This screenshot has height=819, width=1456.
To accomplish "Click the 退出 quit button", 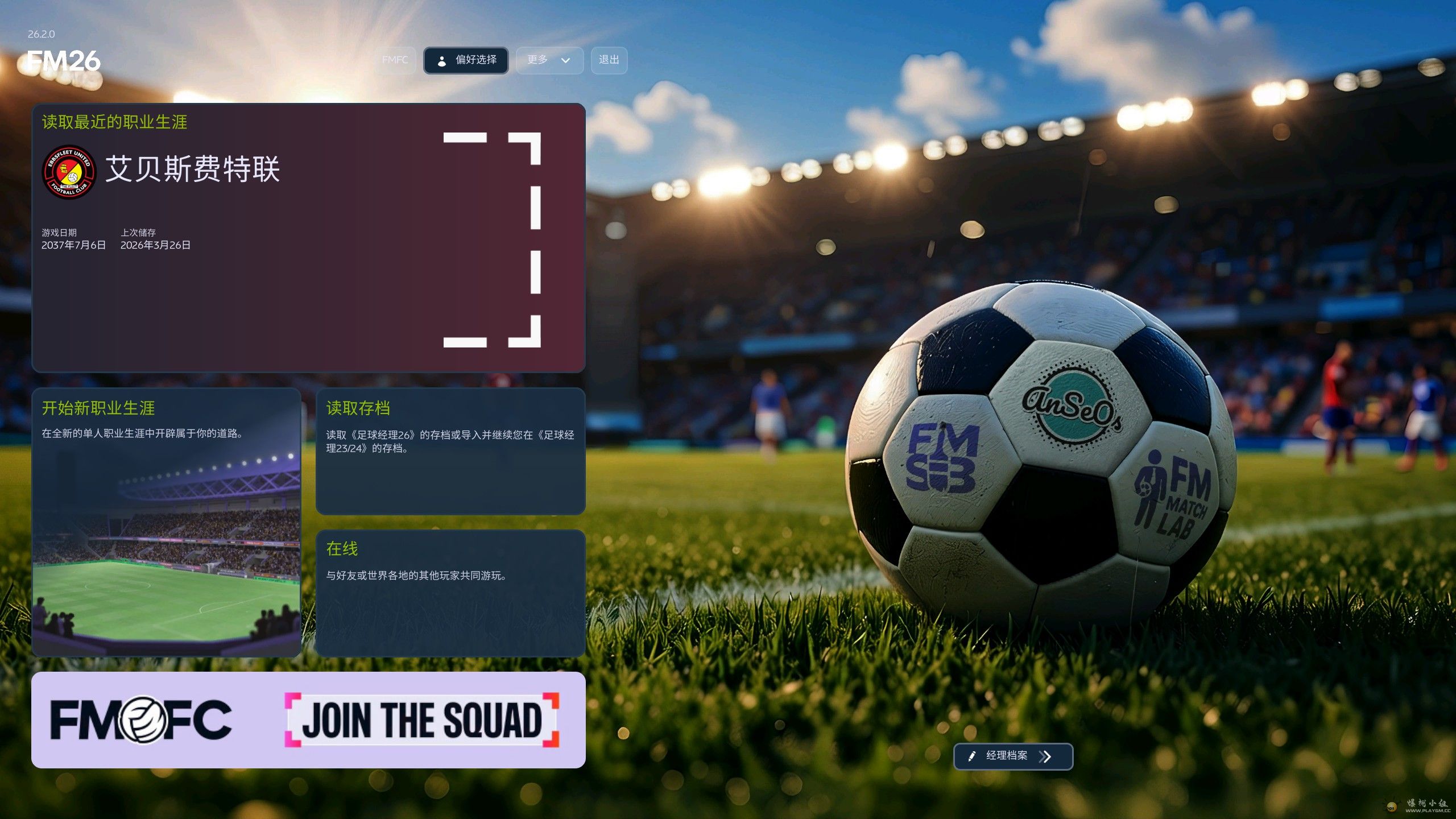I will click(609, 60).
